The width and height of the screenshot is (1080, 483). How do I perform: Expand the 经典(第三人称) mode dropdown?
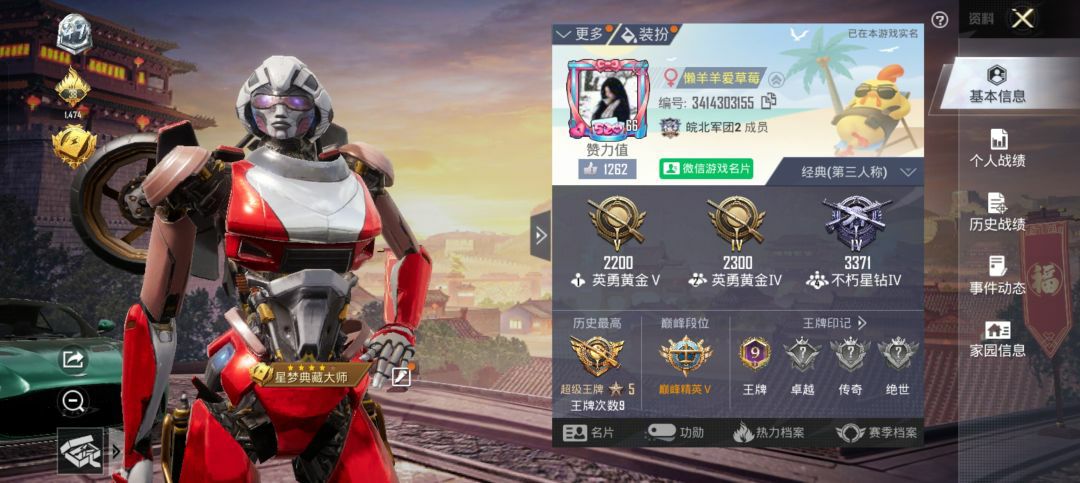point(858,172)
